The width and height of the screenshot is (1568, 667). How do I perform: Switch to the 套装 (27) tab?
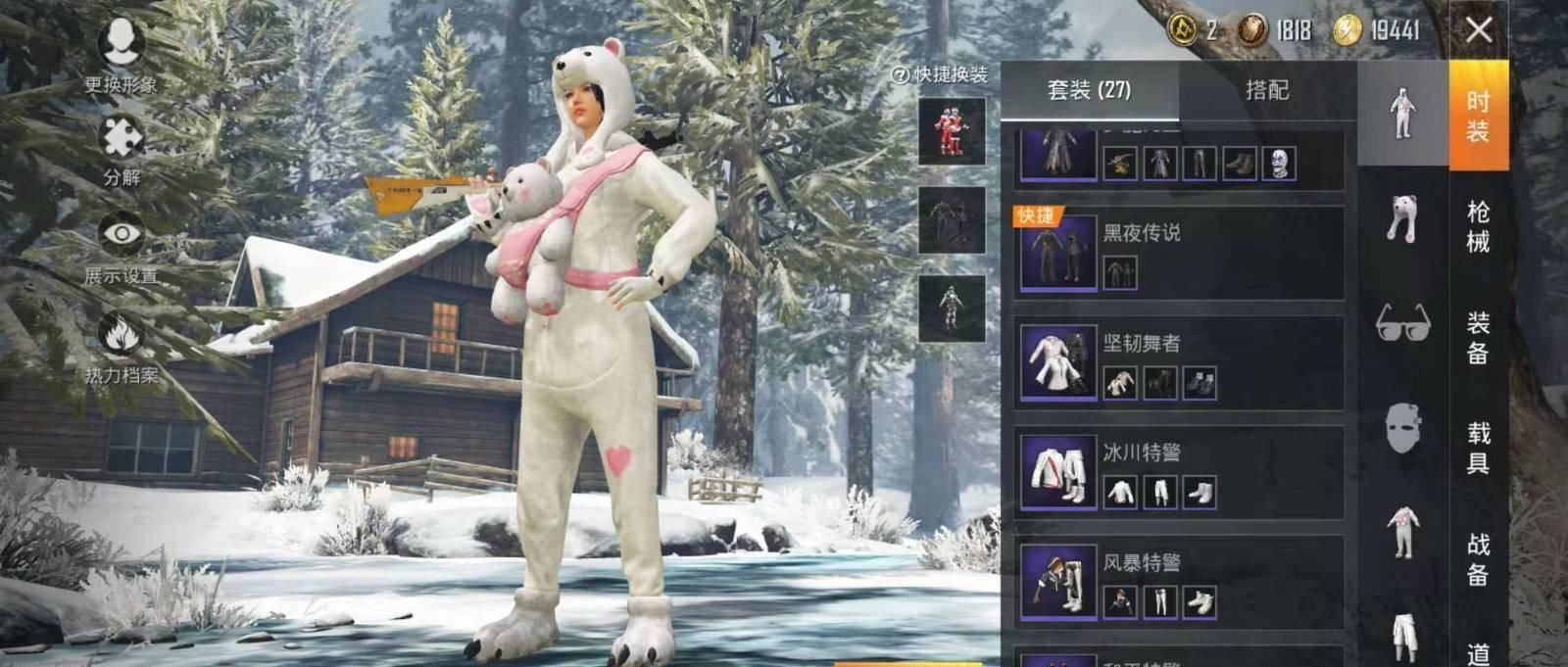point(1089,90)
